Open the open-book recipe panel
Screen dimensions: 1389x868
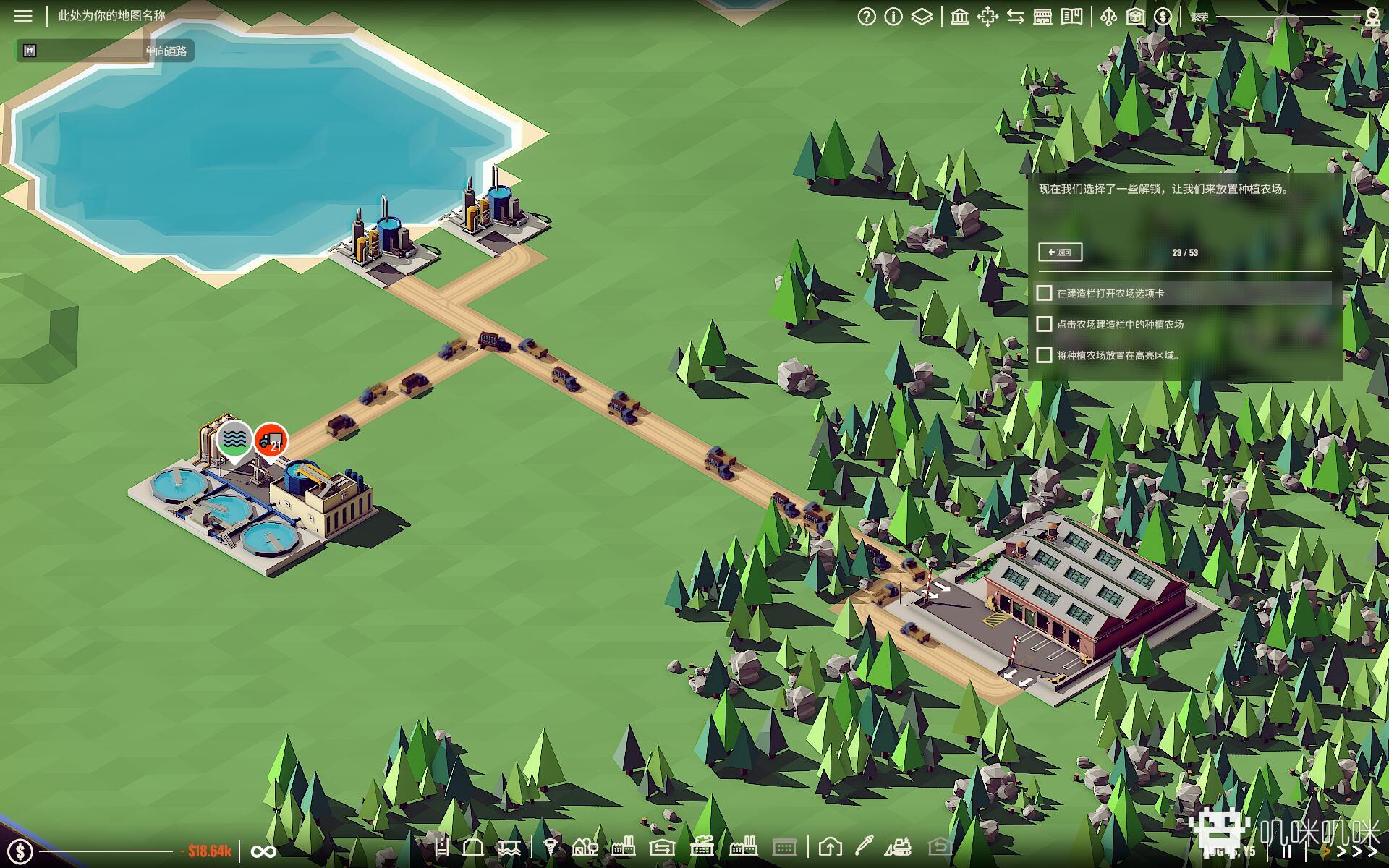(x=1071, y=17)
